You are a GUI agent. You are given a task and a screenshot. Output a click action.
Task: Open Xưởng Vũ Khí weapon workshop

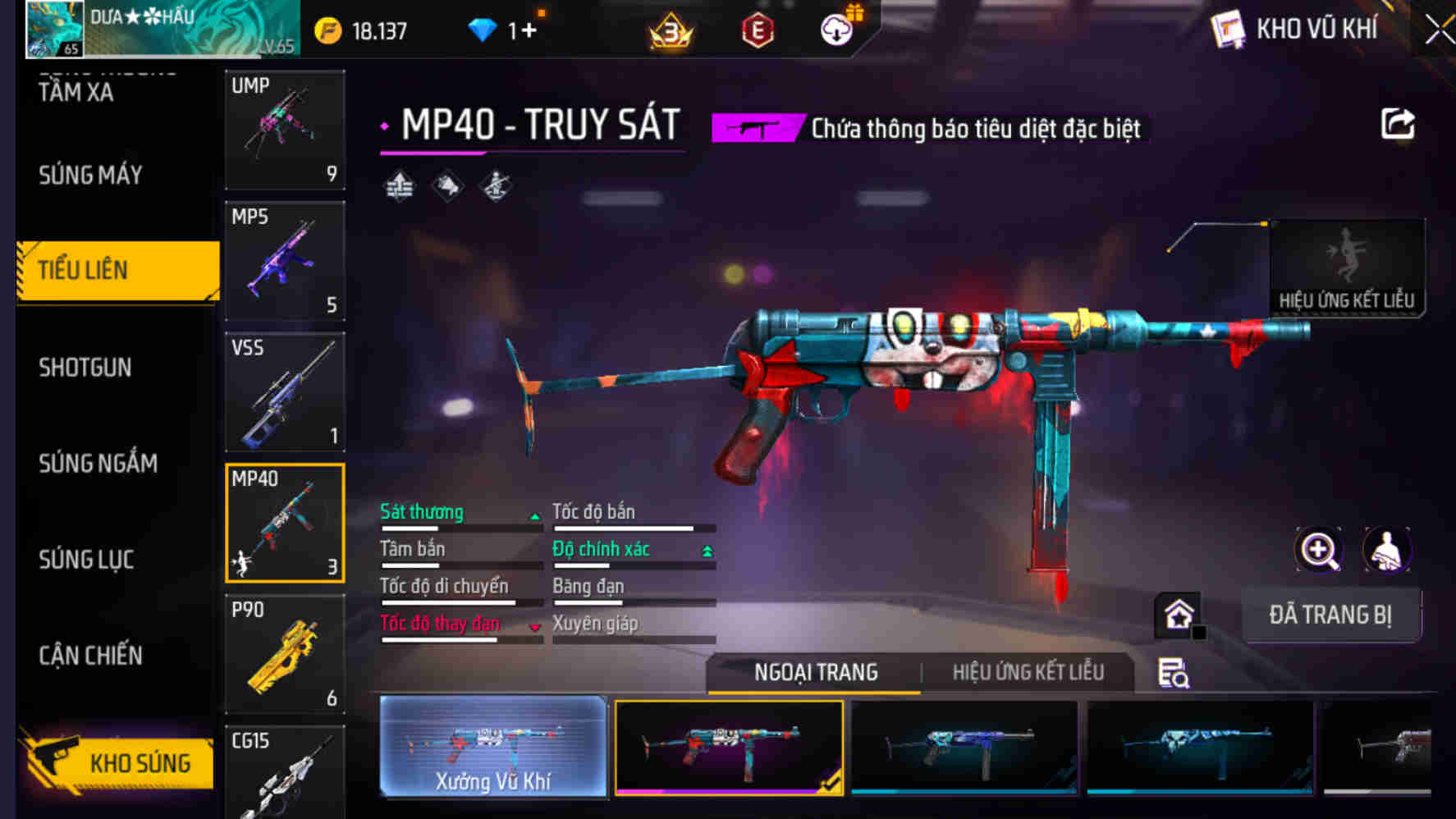coord(493,747)
